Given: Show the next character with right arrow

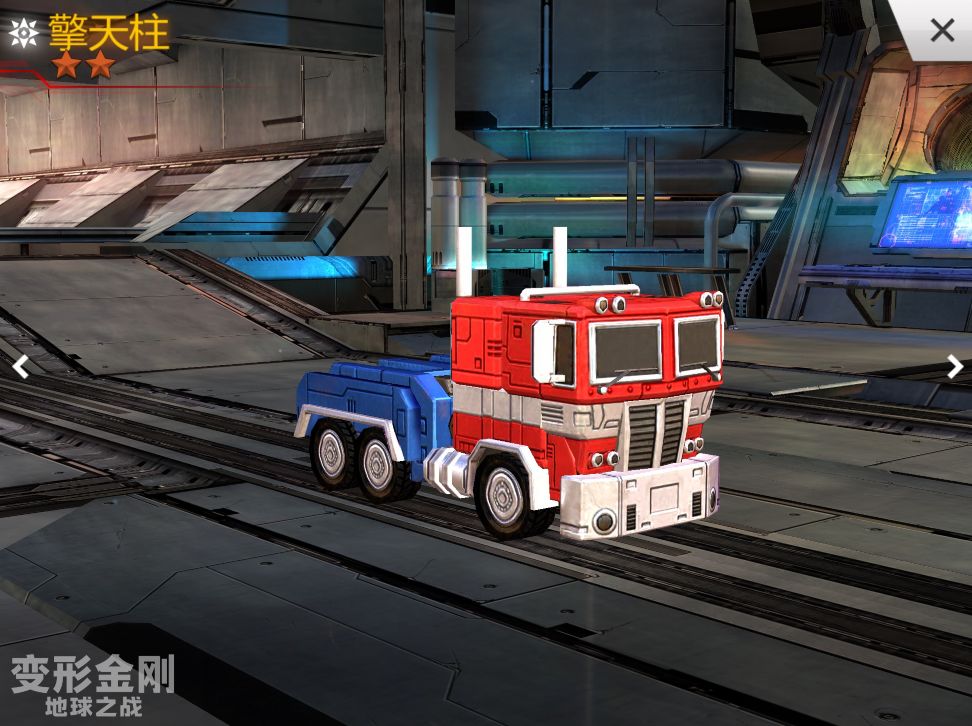Looking at the screenshot, I should 954,367.
